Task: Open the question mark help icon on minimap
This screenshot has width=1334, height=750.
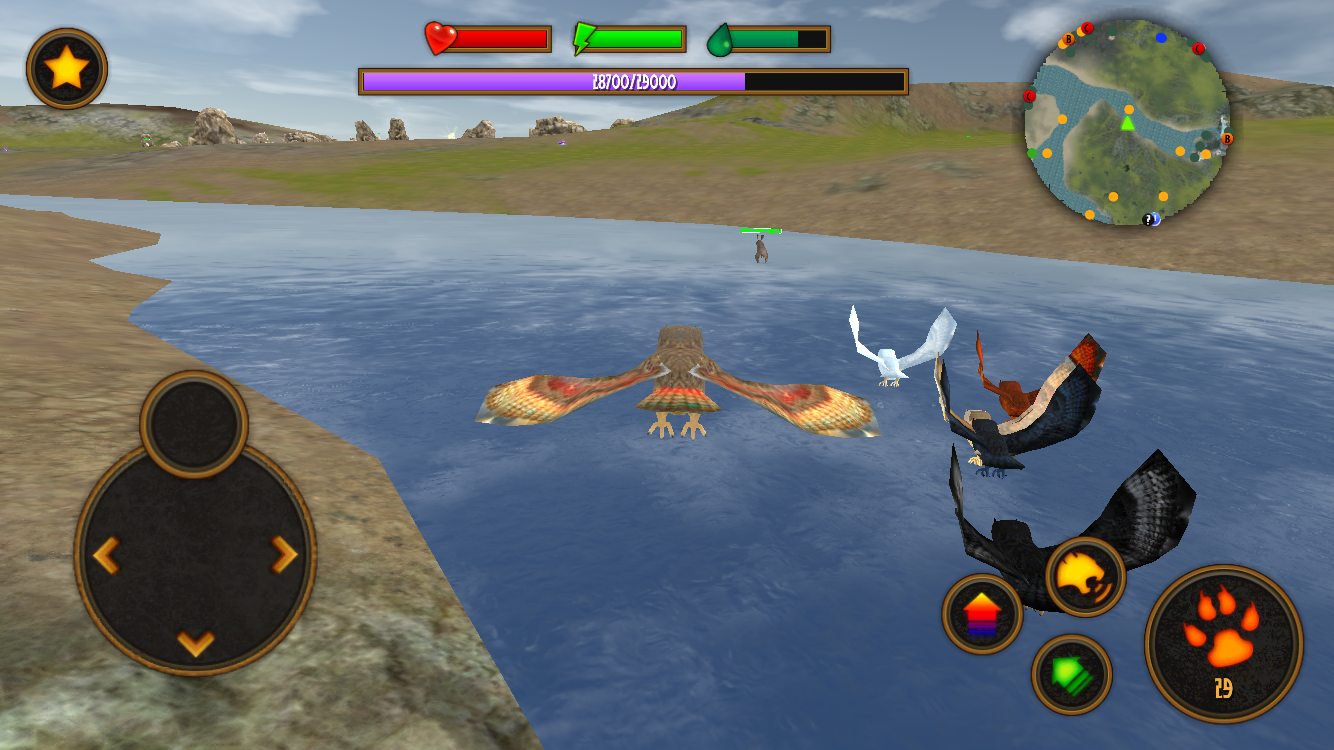Action: tap(1148, 220)
